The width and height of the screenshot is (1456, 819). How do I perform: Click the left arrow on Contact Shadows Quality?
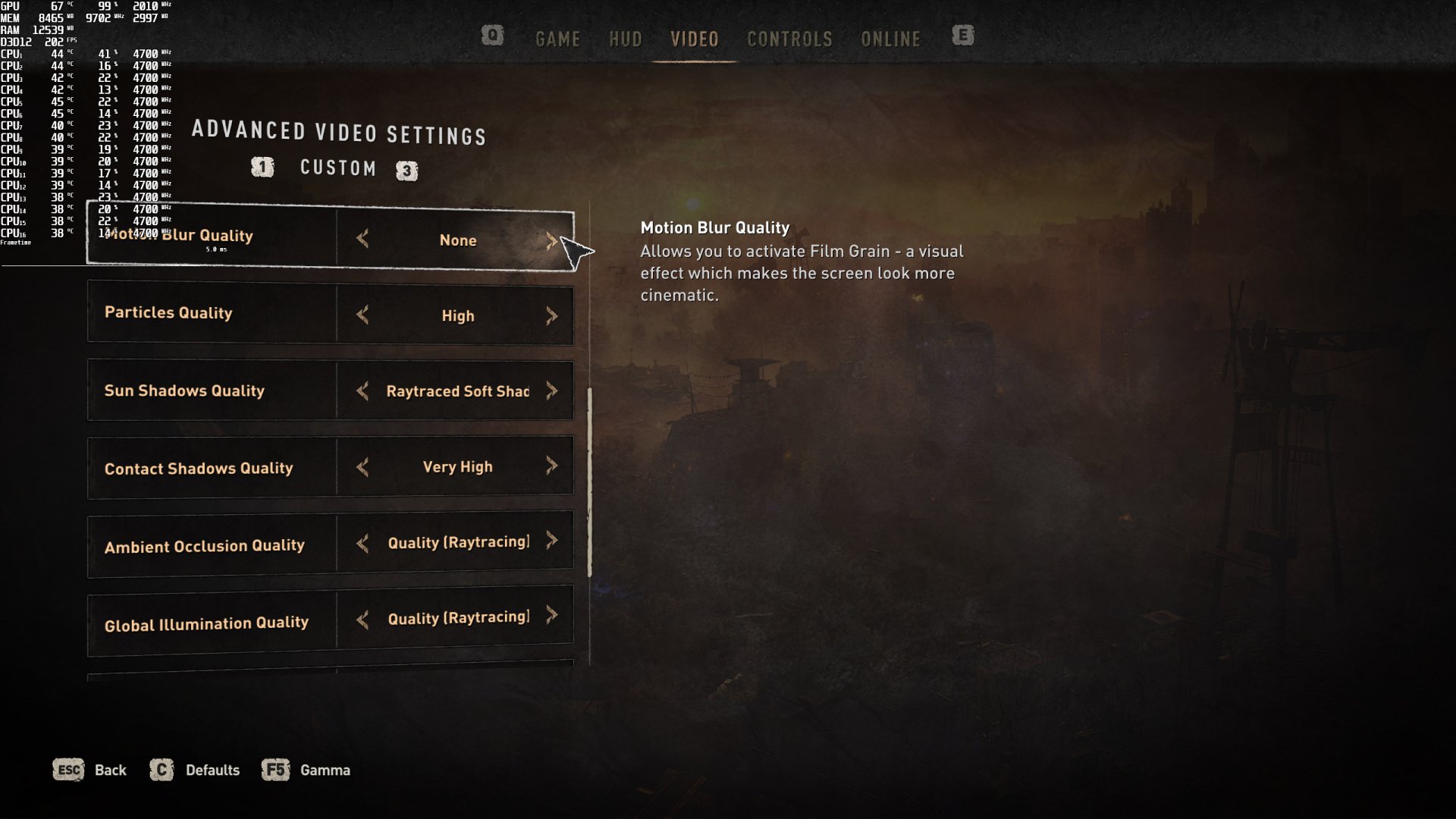[362, 467]
